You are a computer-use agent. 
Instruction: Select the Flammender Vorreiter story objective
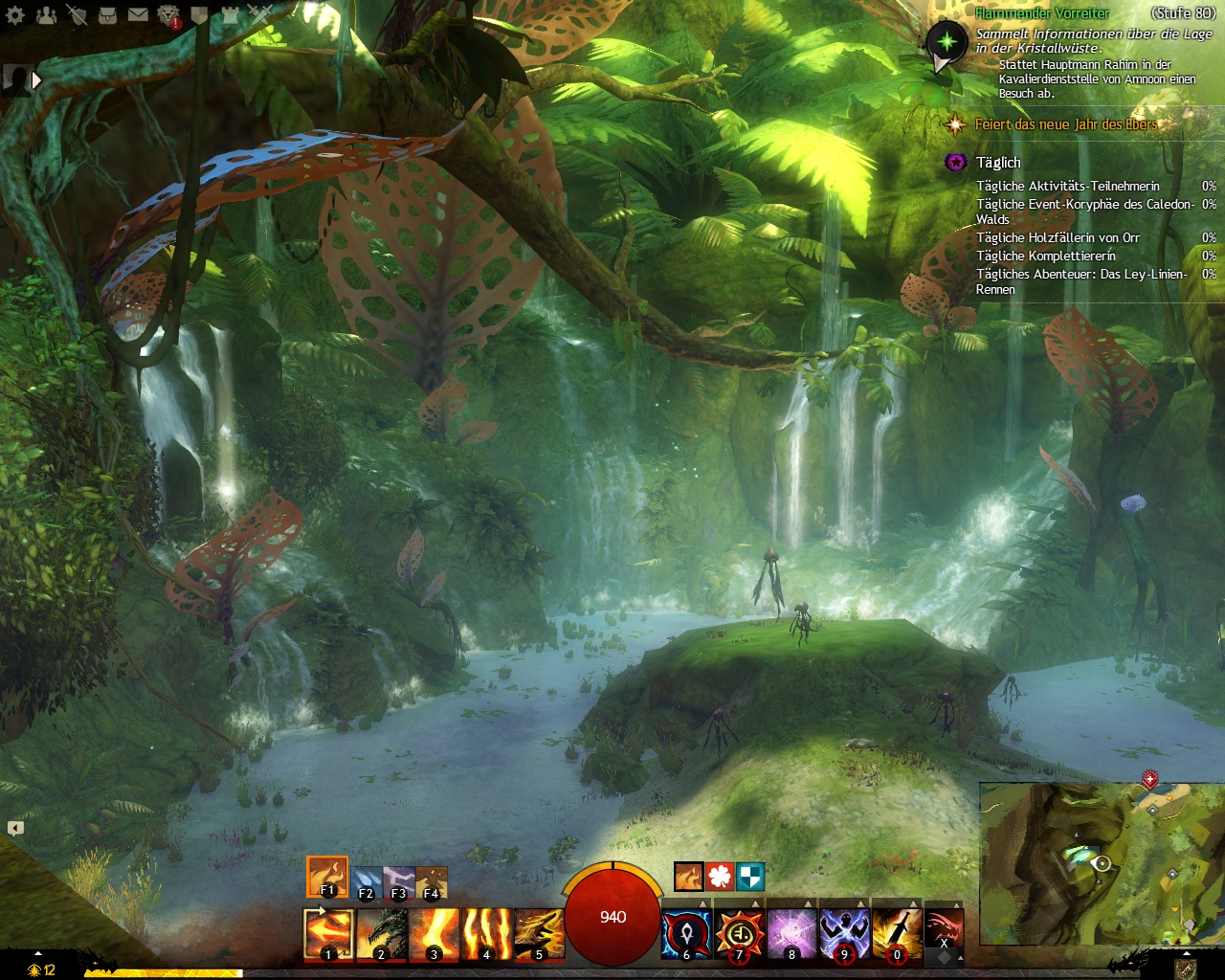point(1042,13)
